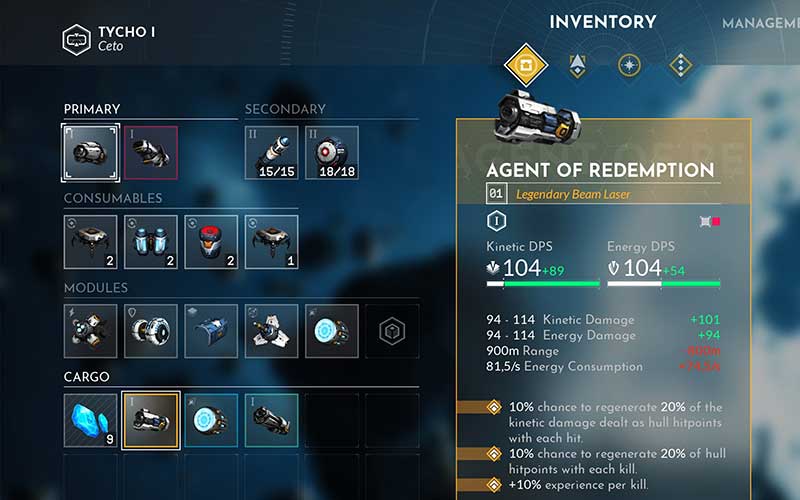Open the ship arrow sub-tab icon
The width and height of the screenshot is (800, 500).
tap(577, 67)
